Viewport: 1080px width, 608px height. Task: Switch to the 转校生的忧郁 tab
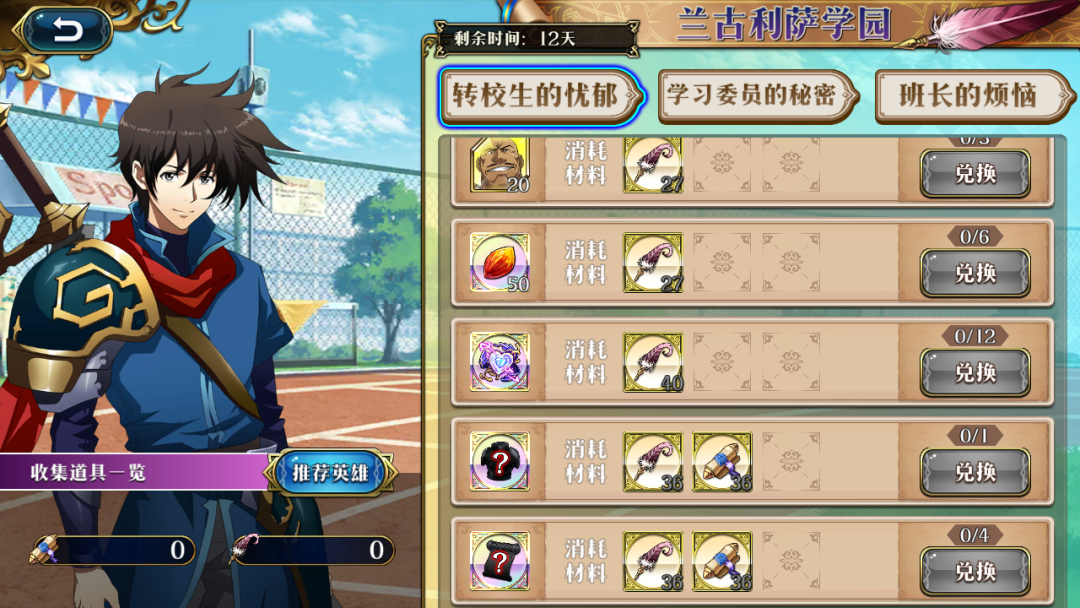coord(541,96)
